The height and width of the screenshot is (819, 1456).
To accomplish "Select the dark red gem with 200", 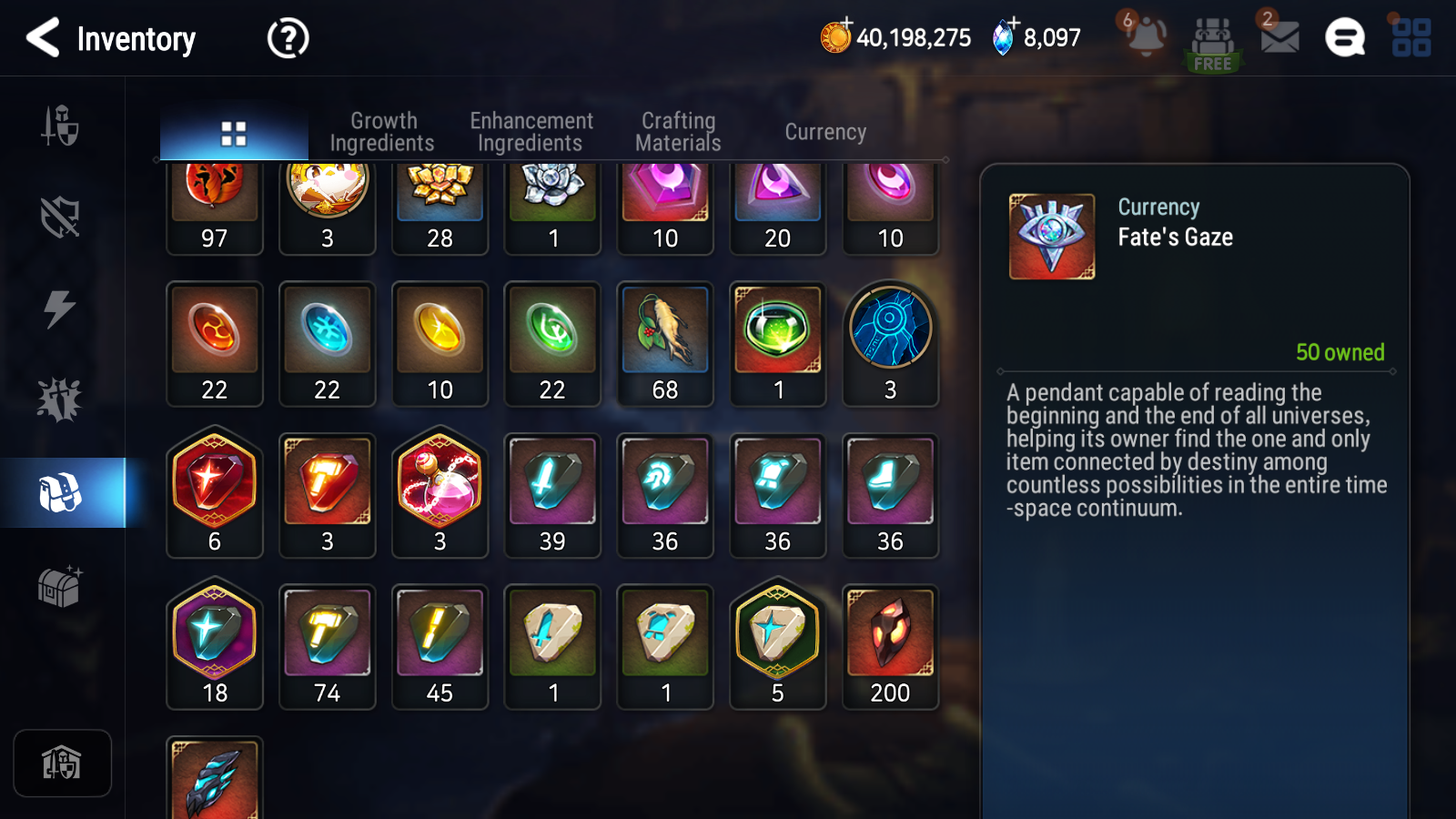I will [x=890, y=647].
